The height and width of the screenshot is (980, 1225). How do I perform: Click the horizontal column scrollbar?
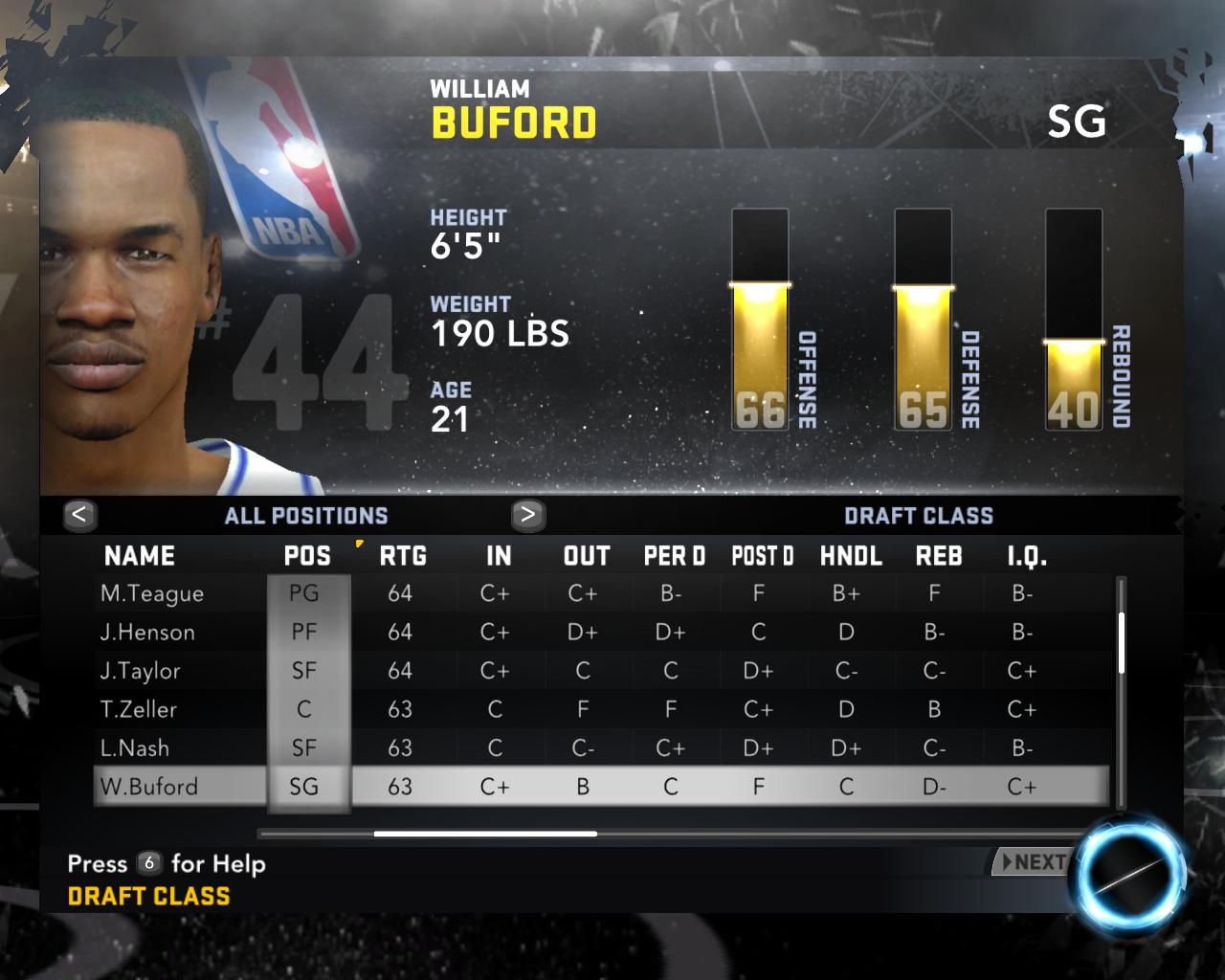coord(485,834)
